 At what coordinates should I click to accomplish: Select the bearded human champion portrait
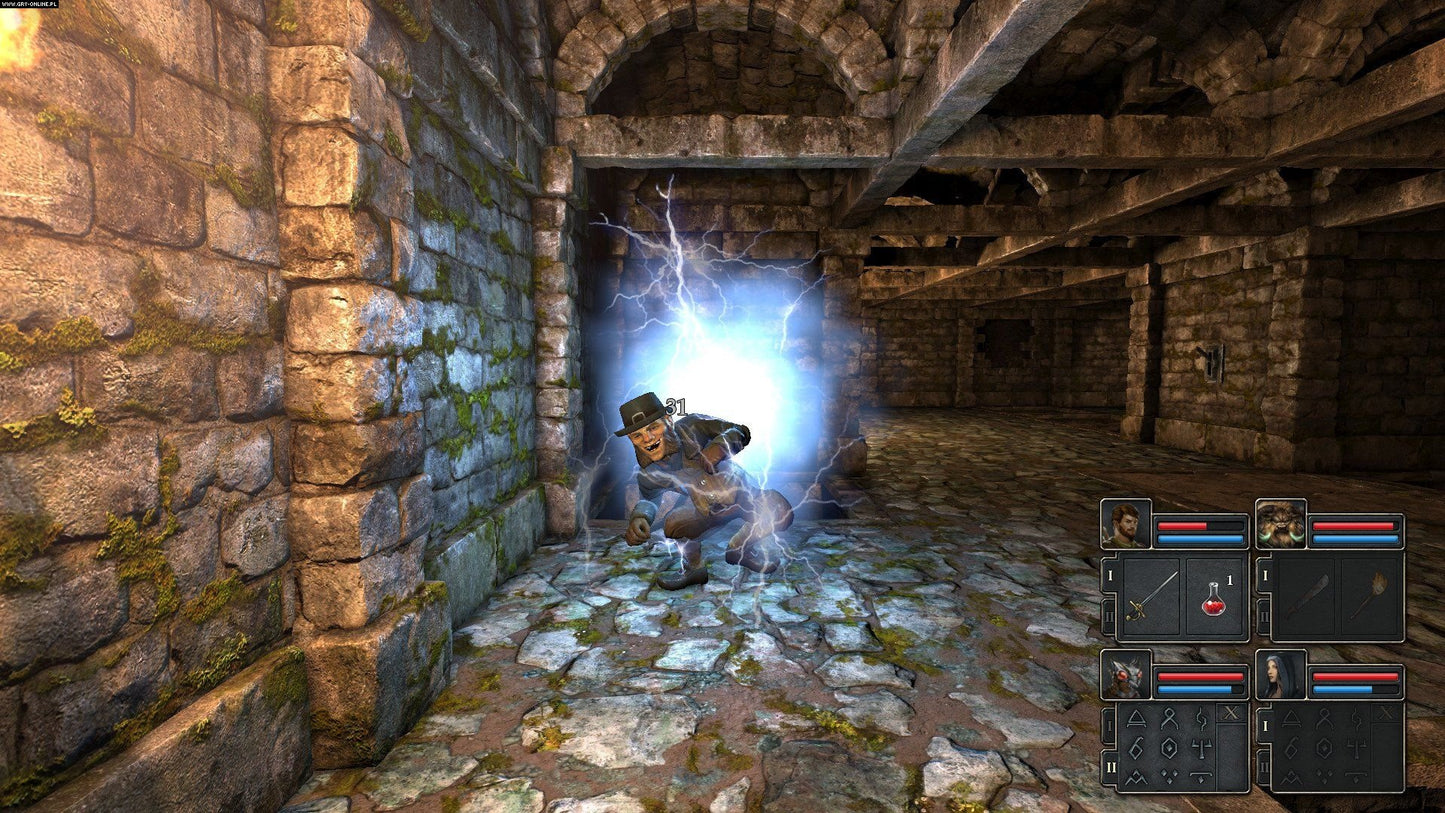[x=1126, y=524]
